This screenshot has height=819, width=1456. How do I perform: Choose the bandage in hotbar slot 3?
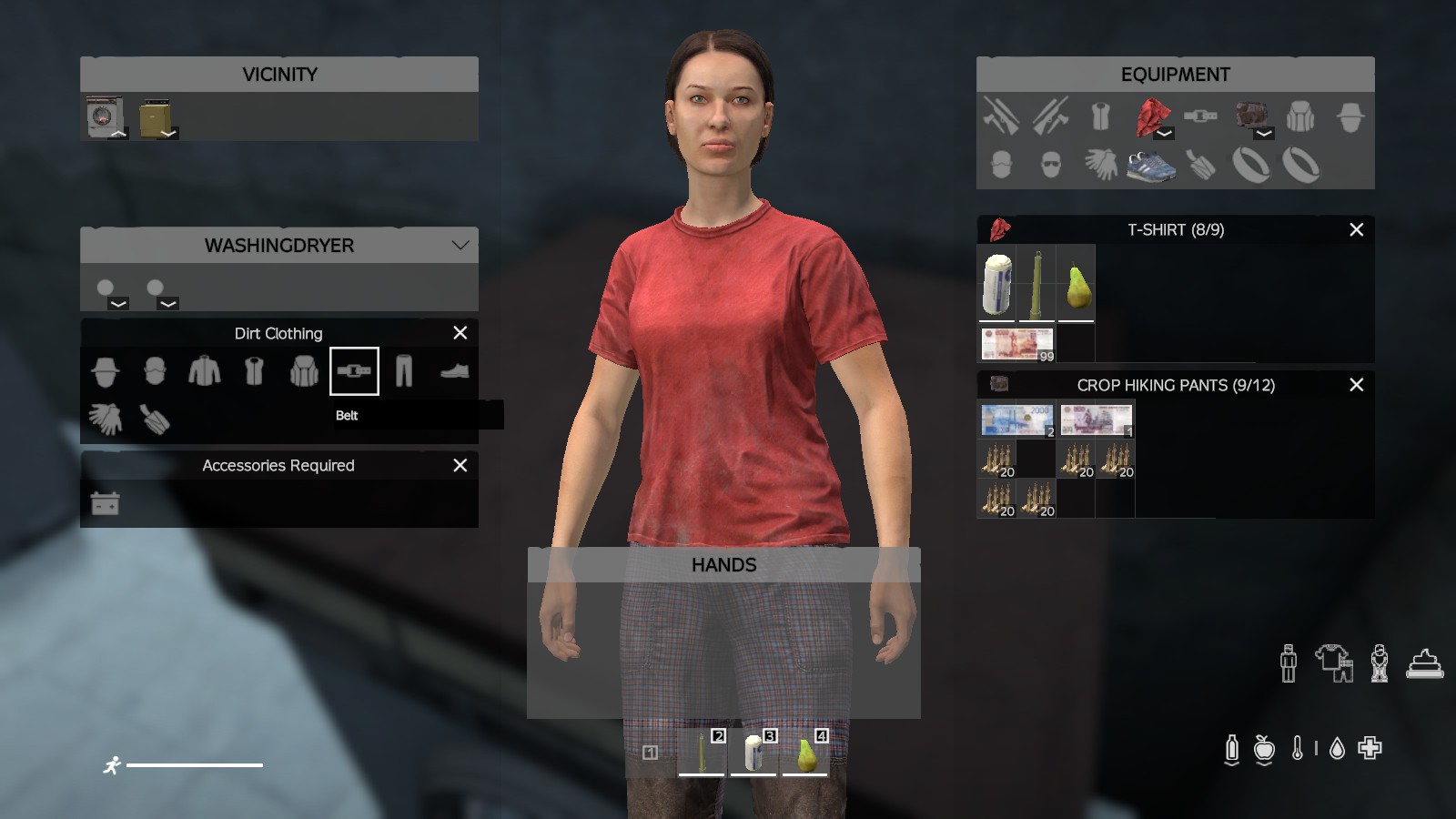753,753
